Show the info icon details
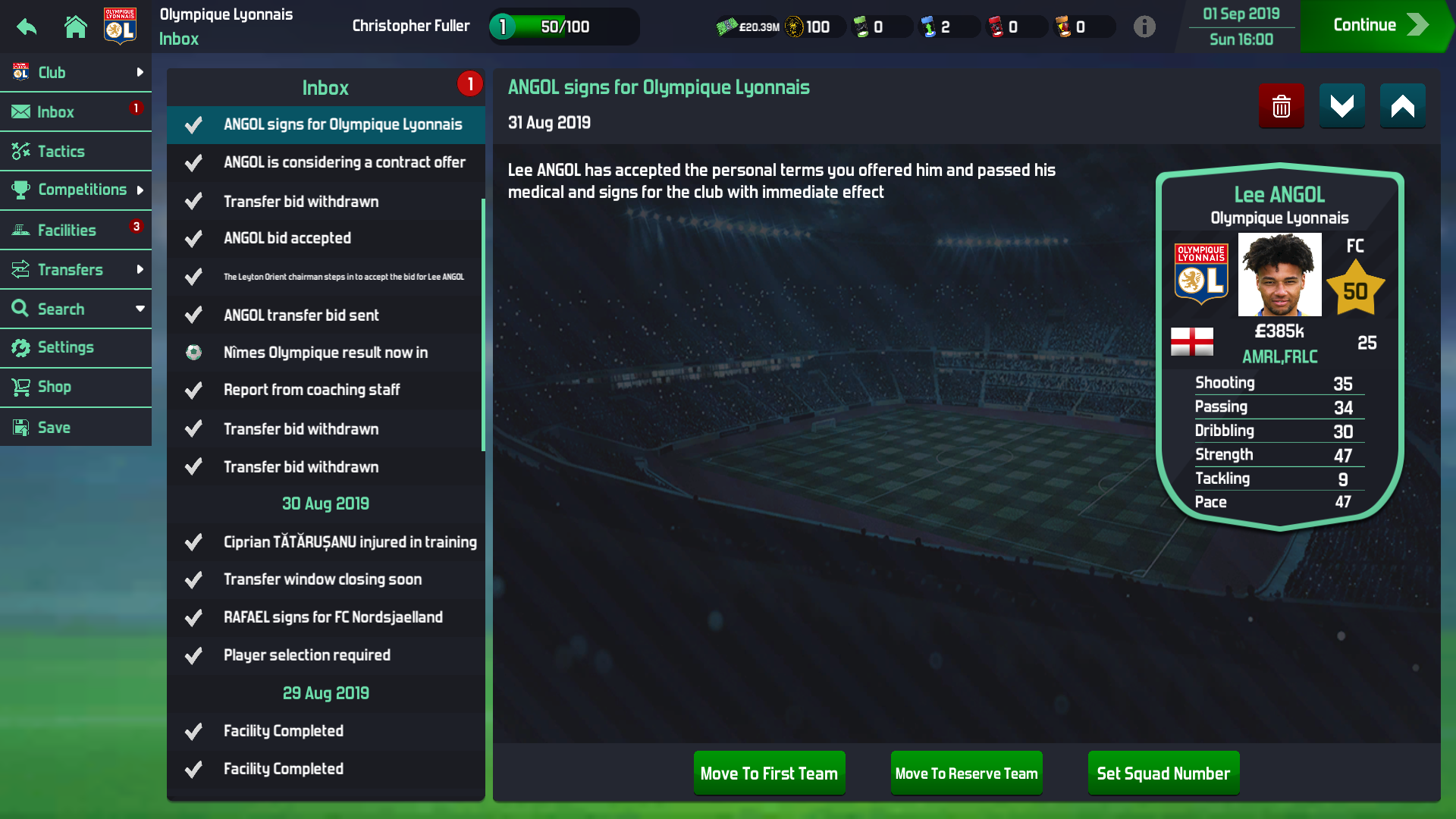 (x=1144, y=27)
